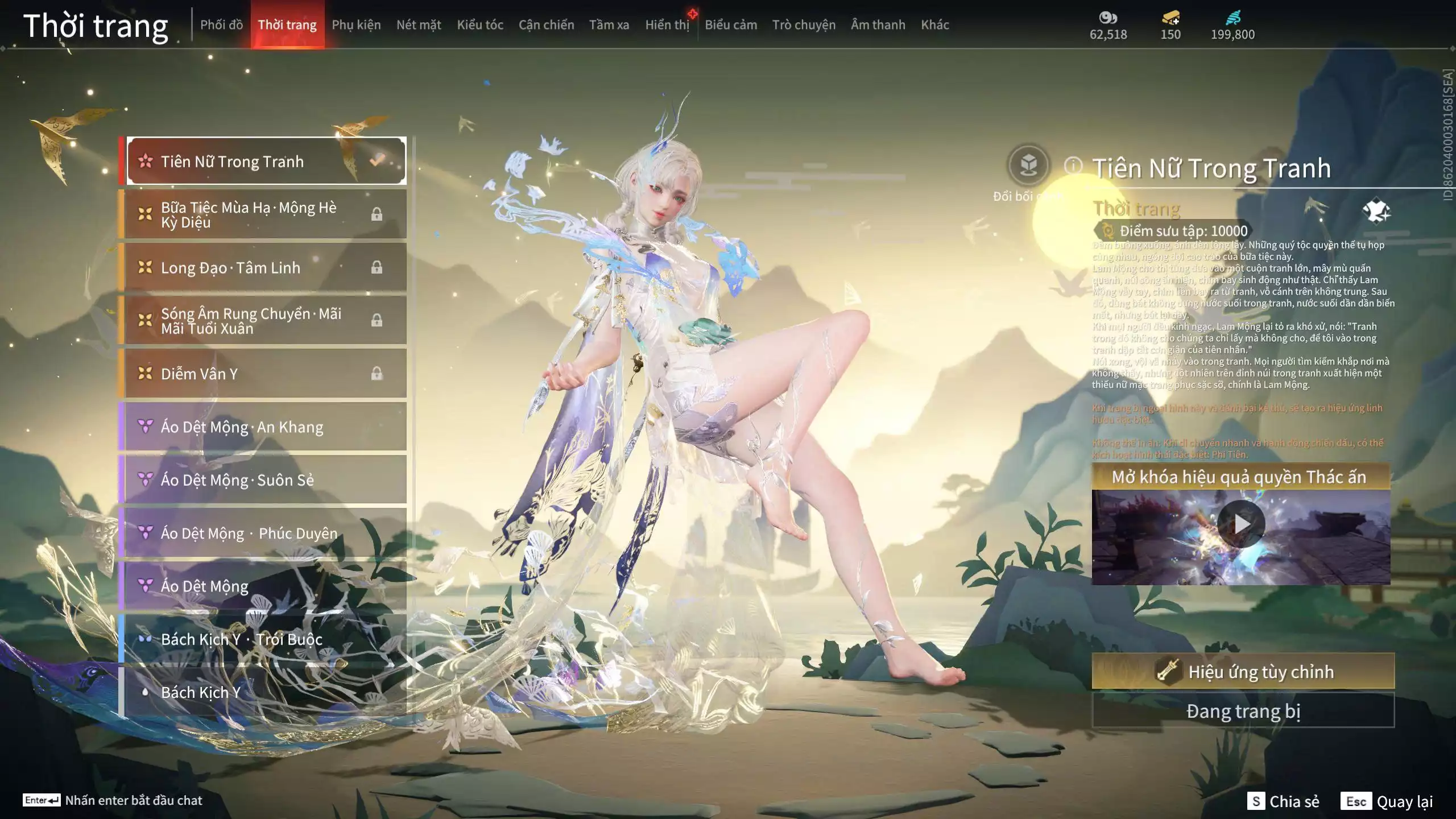Open the Phụ kiện tab
The height and width of the screenshot is (819, 1456).
356,24
